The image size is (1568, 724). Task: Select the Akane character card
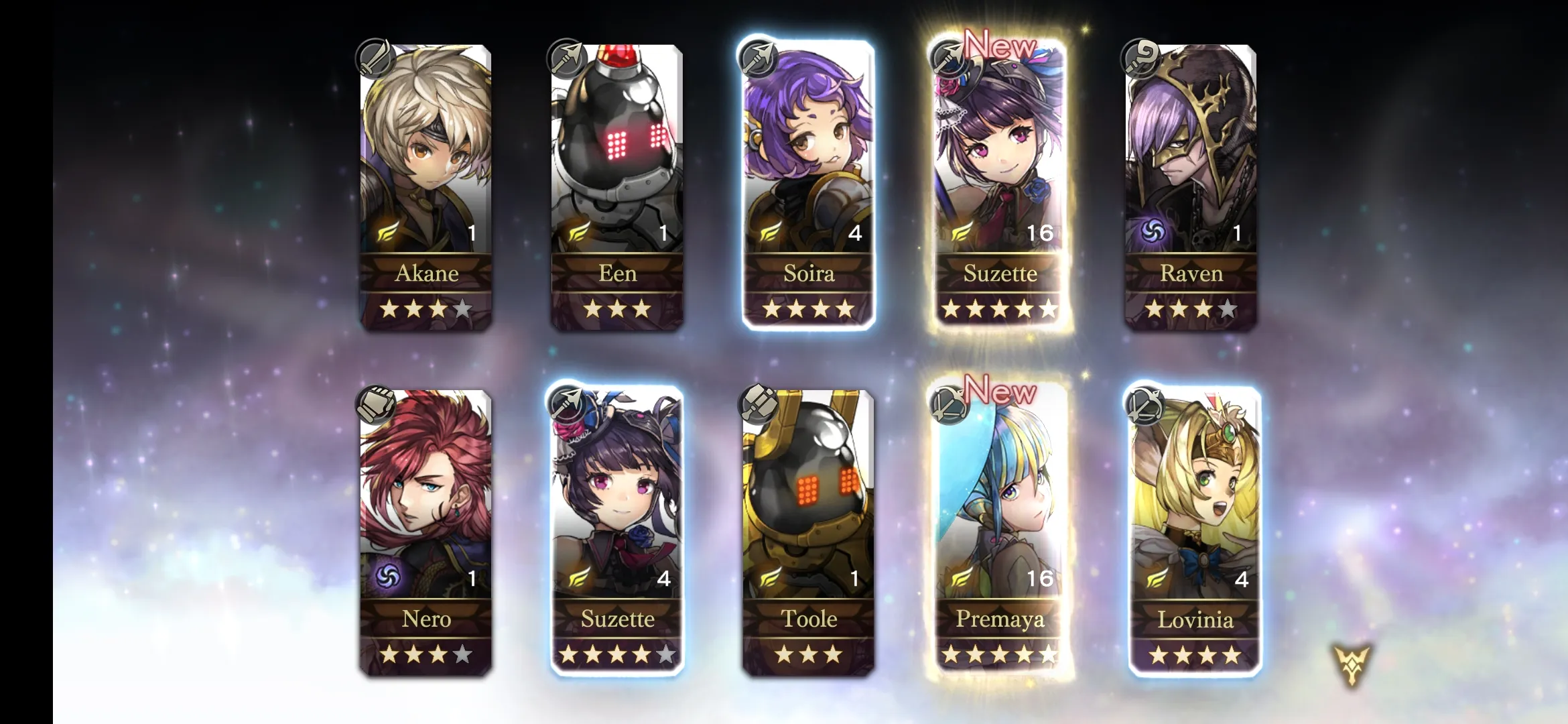(x=426, y=186)
